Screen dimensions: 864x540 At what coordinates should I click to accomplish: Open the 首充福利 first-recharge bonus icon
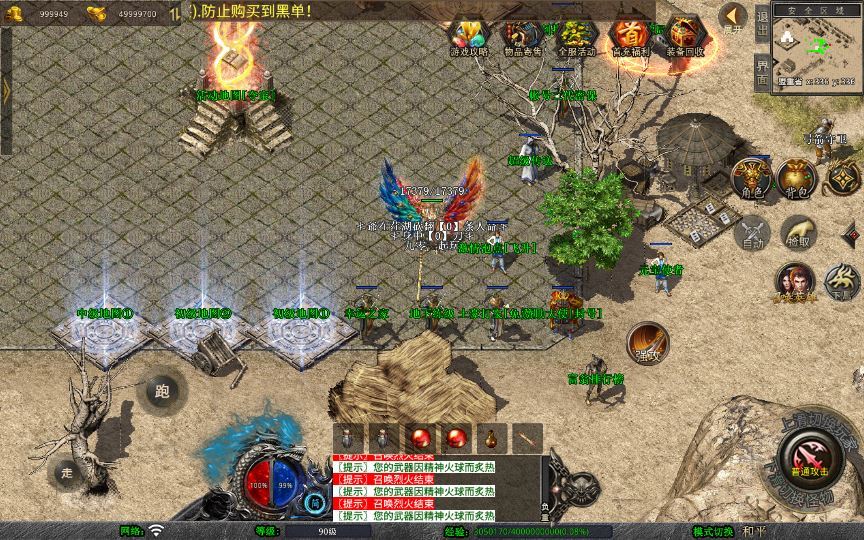click(629, 38)
